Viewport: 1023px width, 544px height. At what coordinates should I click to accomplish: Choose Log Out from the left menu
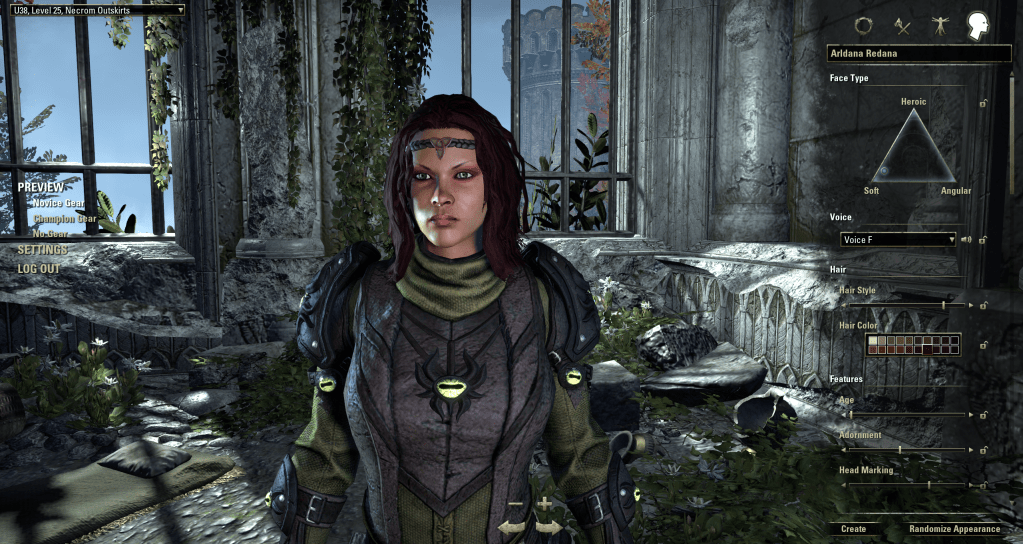point(39,269)
